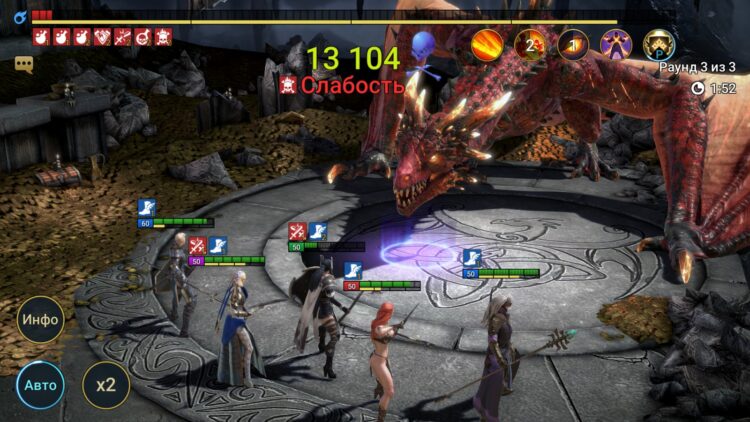Select the gold passive skill icon

click(x=659, y=43)
